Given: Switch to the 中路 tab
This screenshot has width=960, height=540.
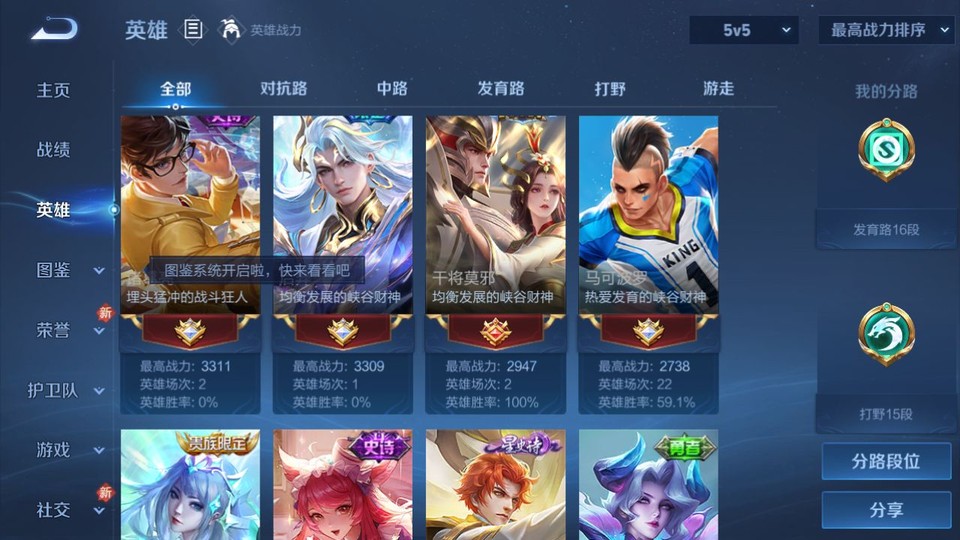Looking at the screenshot, I should tap(392, 89).
